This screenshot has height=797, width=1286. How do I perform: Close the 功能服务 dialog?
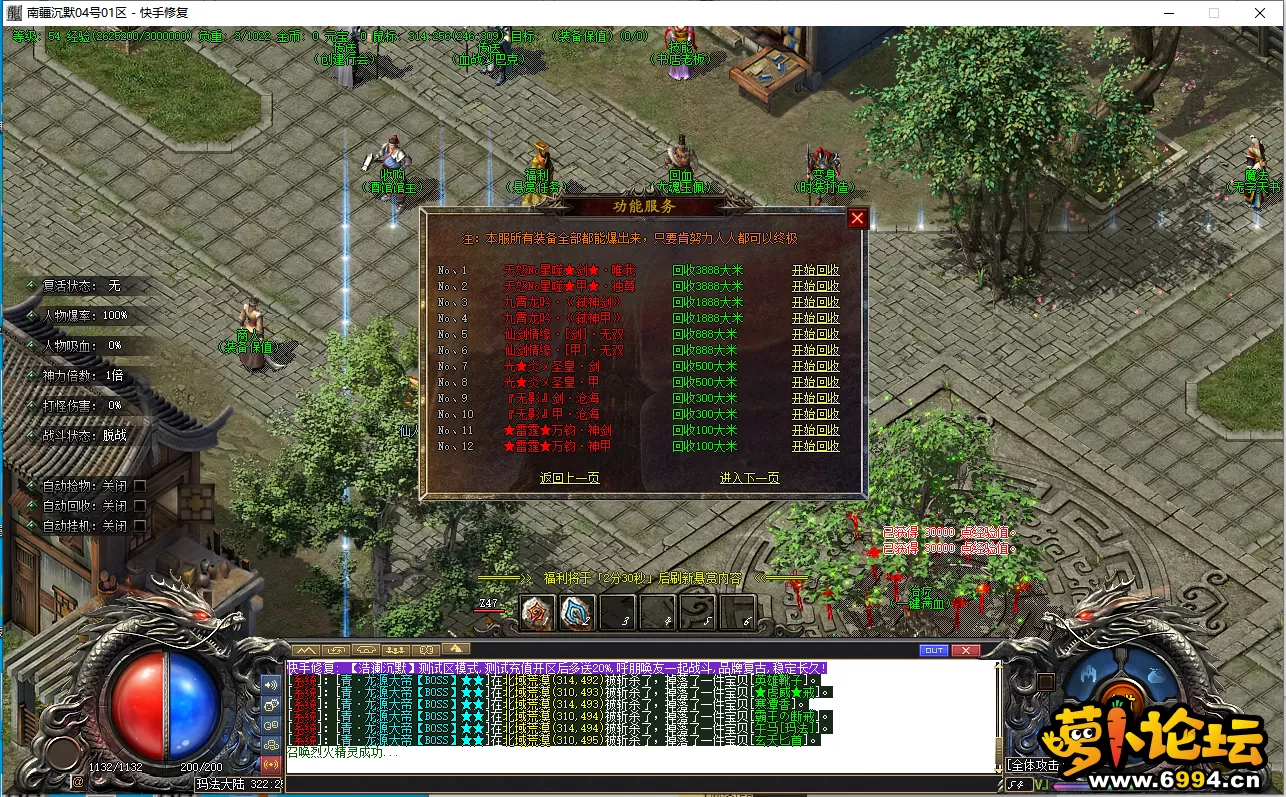click(857, 218)
